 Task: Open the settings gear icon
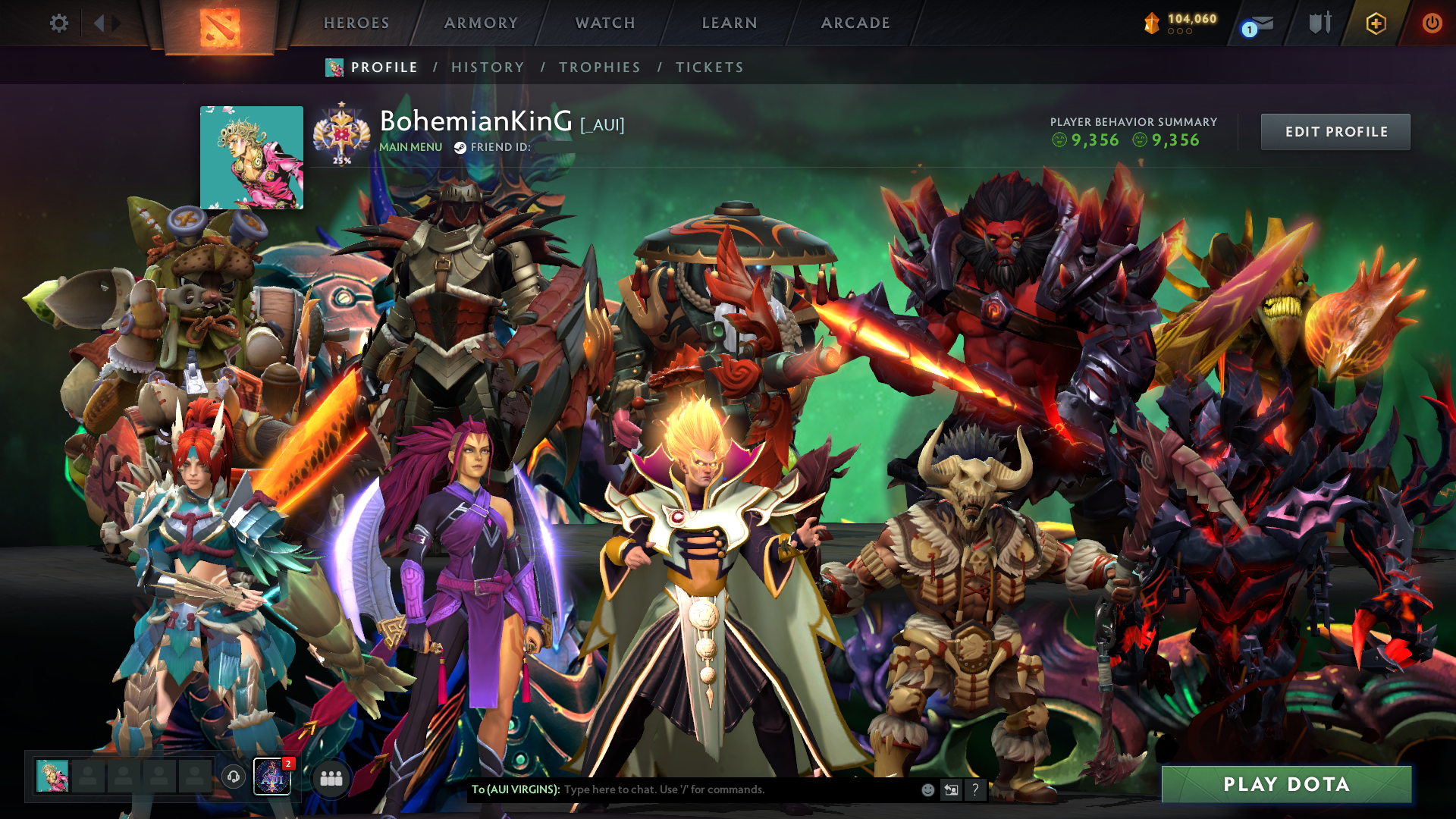point(58,24)
